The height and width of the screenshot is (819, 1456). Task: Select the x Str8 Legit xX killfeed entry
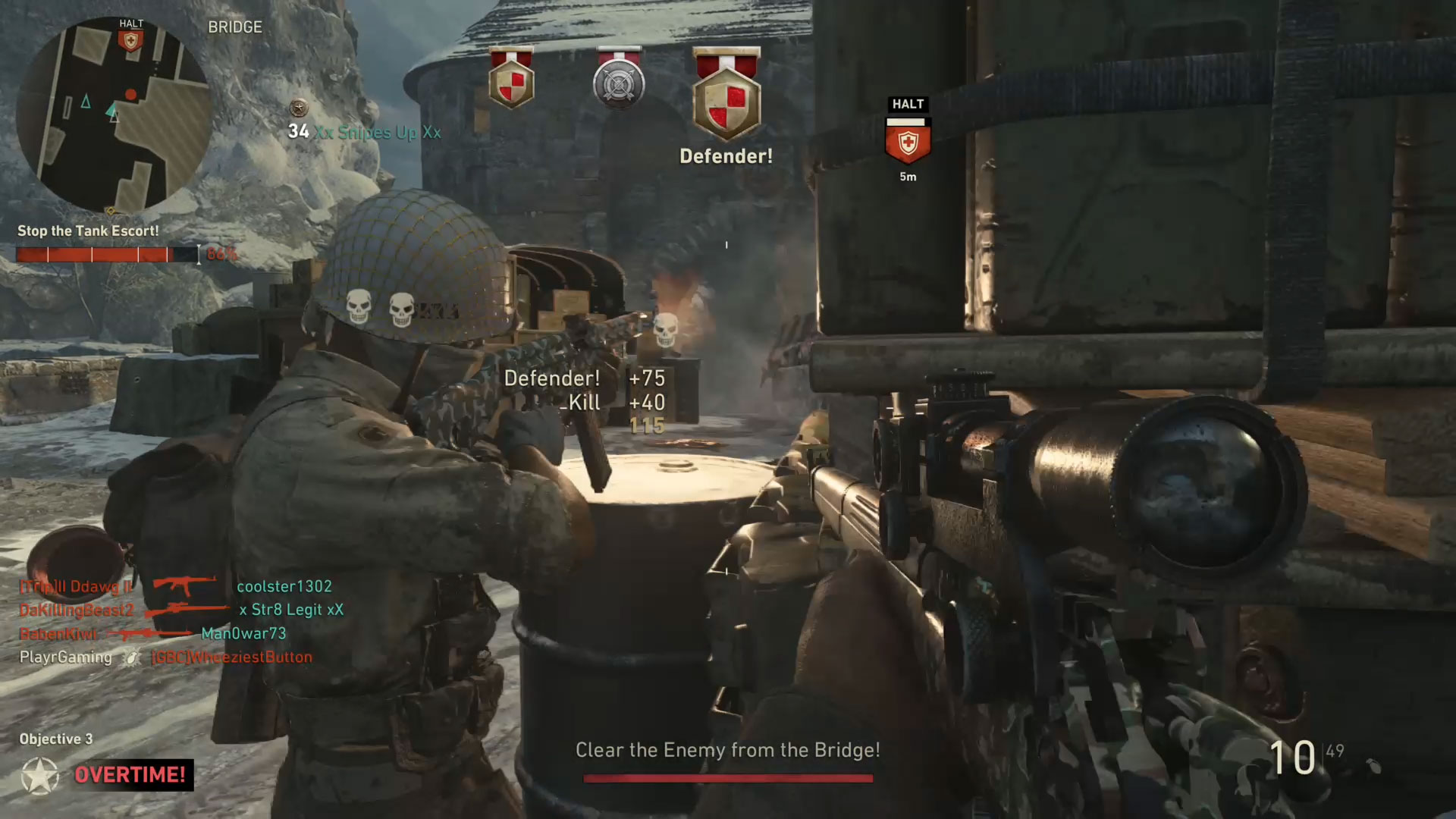291,610
